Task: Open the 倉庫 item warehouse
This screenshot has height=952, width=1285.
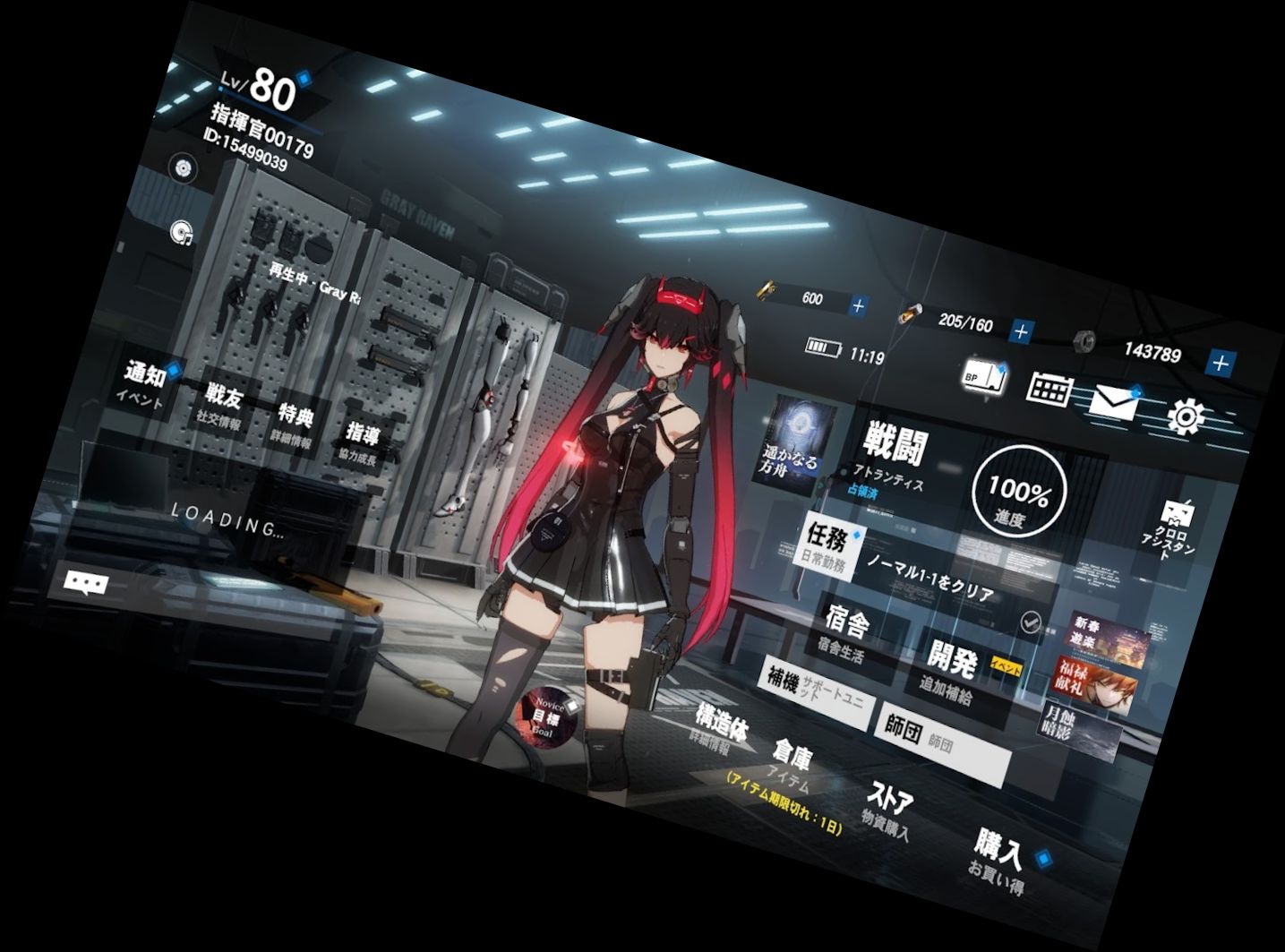Action: pyautogui.click(x=792, y=766)
